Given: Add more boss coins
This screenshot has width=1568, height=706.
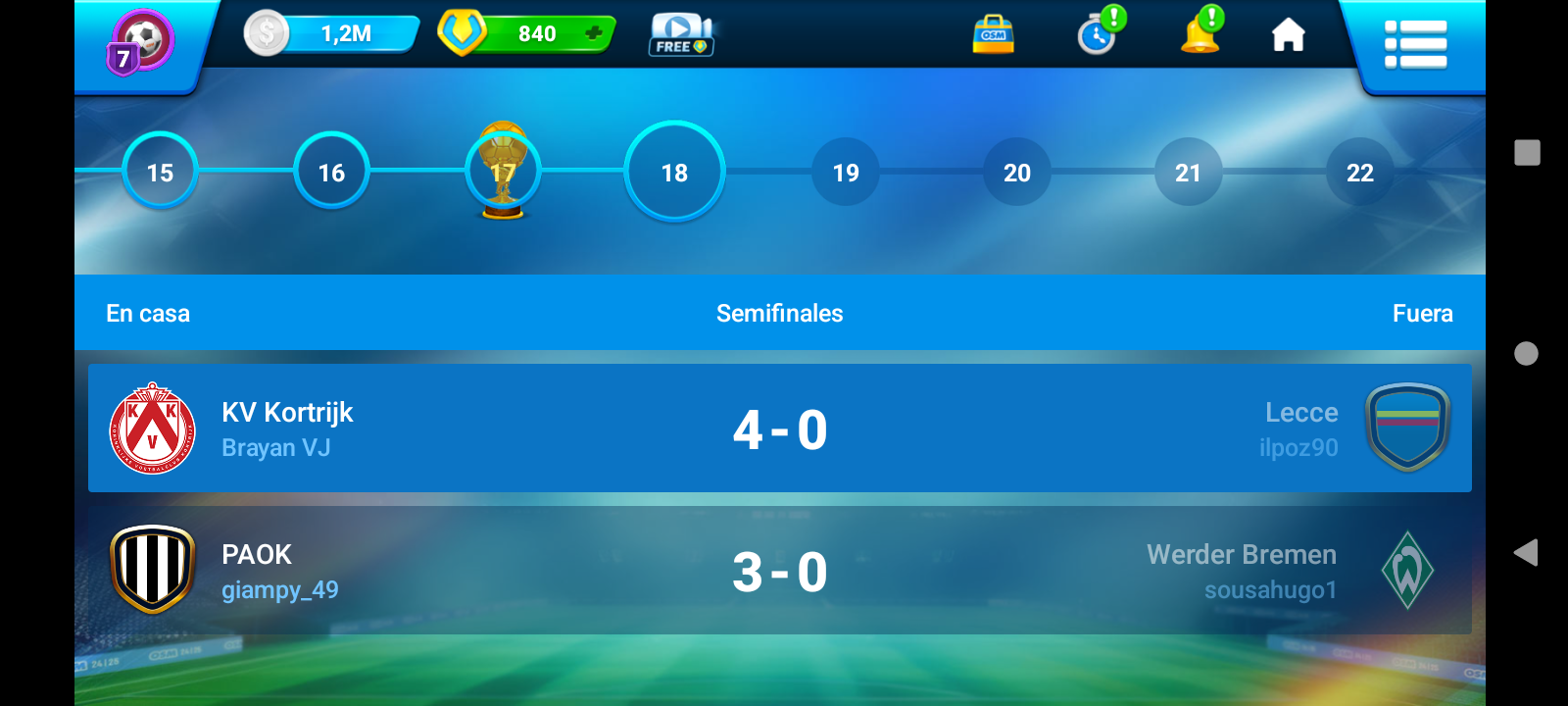Looking at the screenshot, I should (x=593, y=33).
